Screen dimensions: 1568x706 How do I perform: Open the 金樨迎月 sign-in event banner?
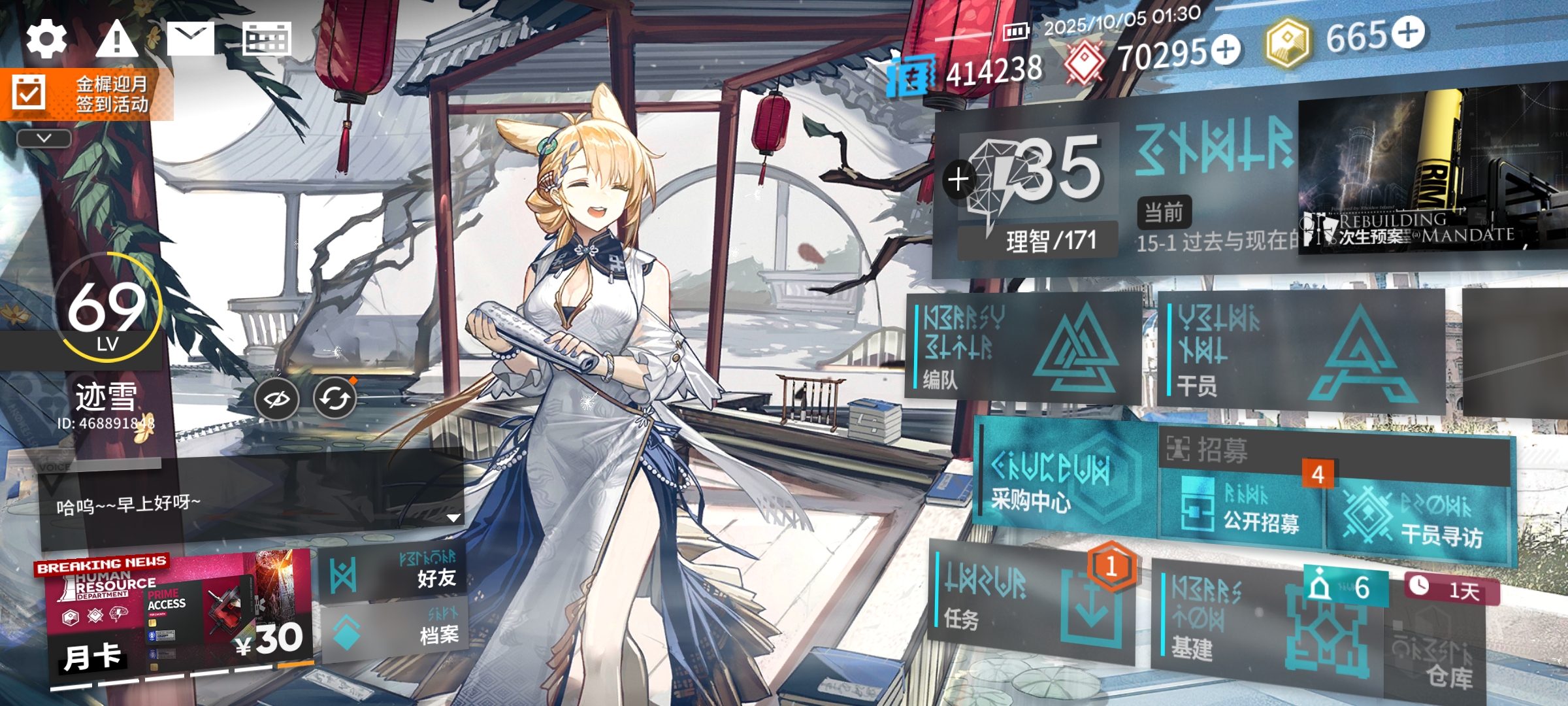86,94
